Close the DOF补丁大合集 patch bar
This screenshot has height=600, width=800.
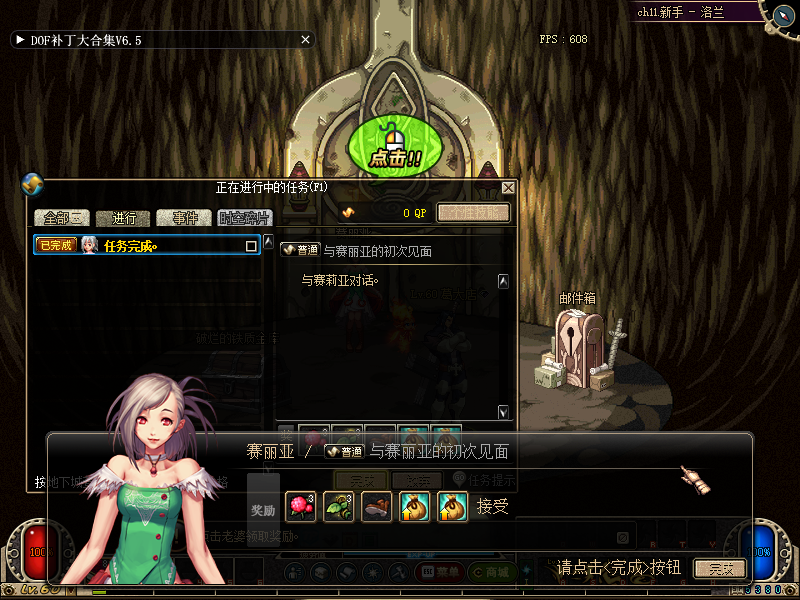305,40
